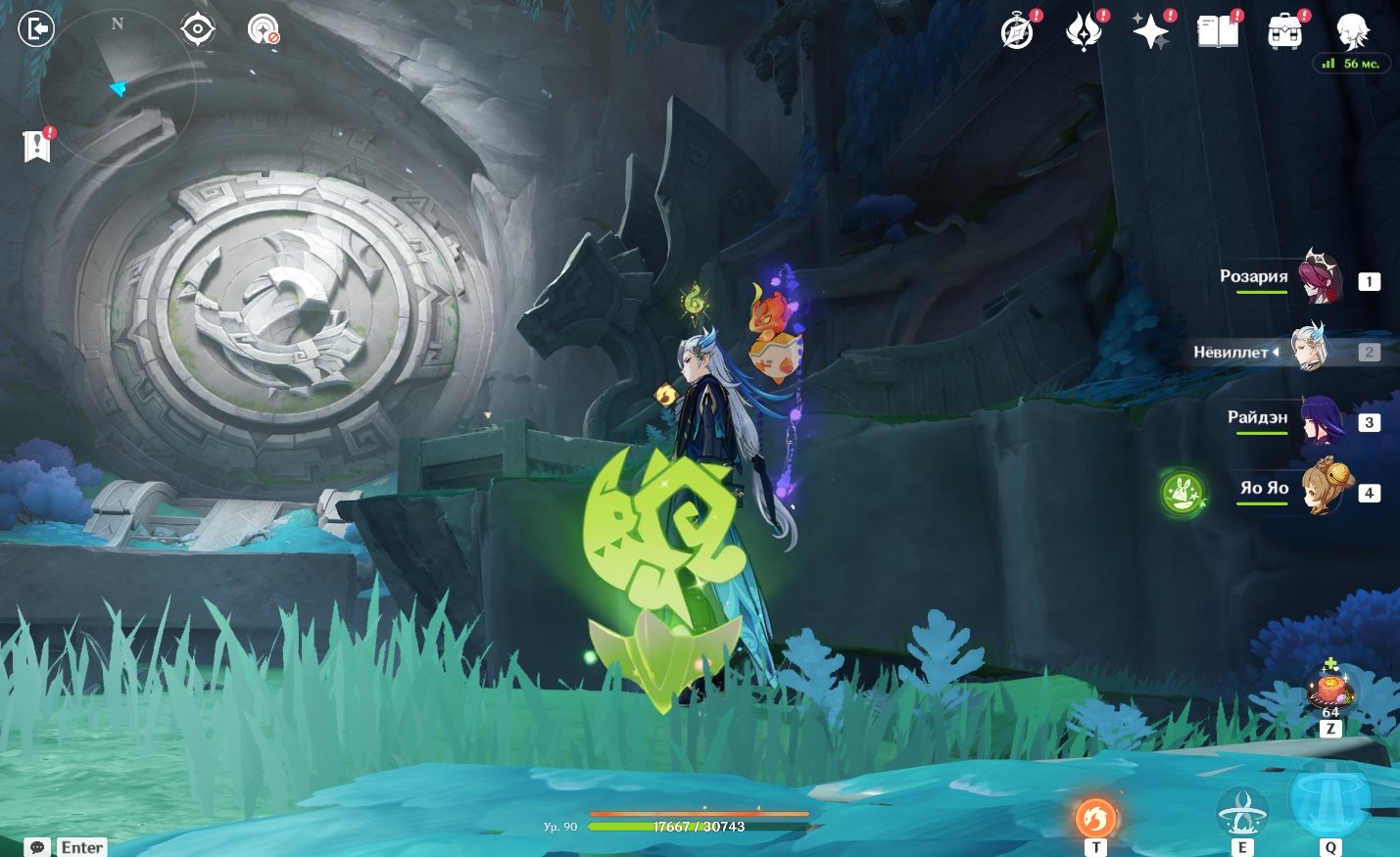Screen dimensions: 1400x857
Task: Open the co-op signal icon
Action: [263, 30]
